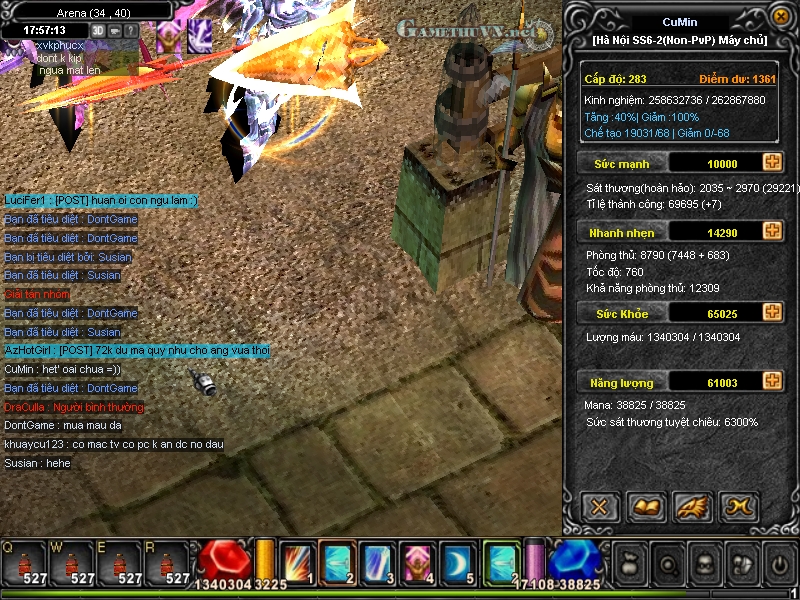
Task: Increase the Sức Khỏe stat
Action: [772, 313]
